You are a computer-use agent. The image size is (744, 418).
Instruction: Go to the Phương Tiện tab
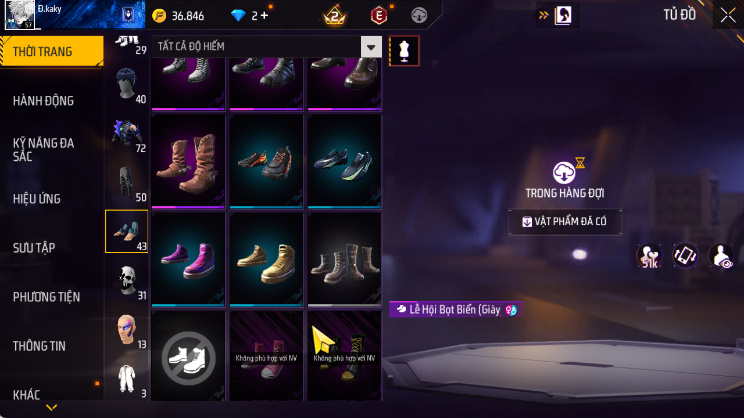[46, 297]
